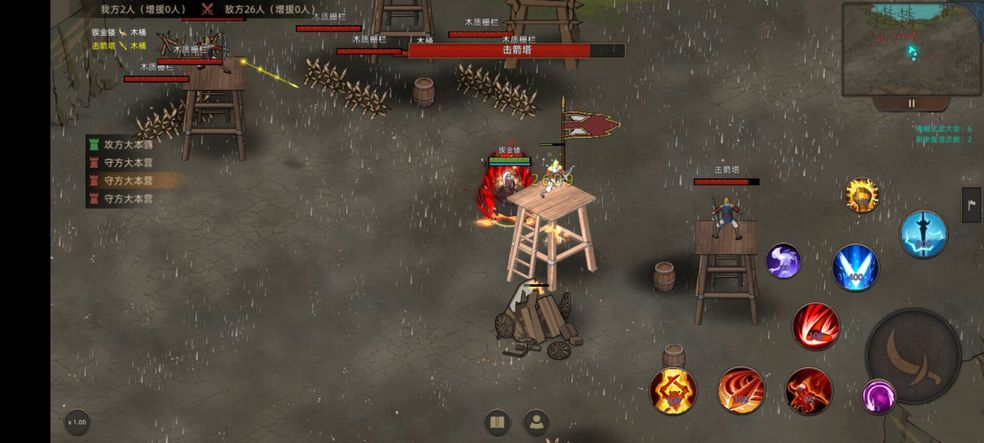Use the fiery red sigil skill
This screenshot has width=984, height=443.
click(673, 390)
